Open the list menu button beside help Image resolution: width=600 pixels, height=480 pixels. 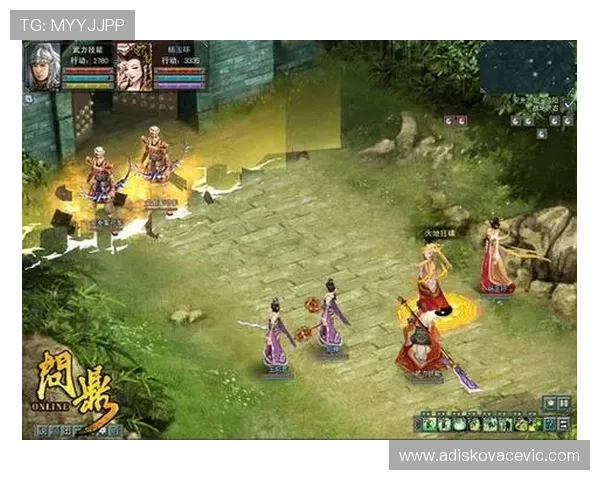click(563, 424)
